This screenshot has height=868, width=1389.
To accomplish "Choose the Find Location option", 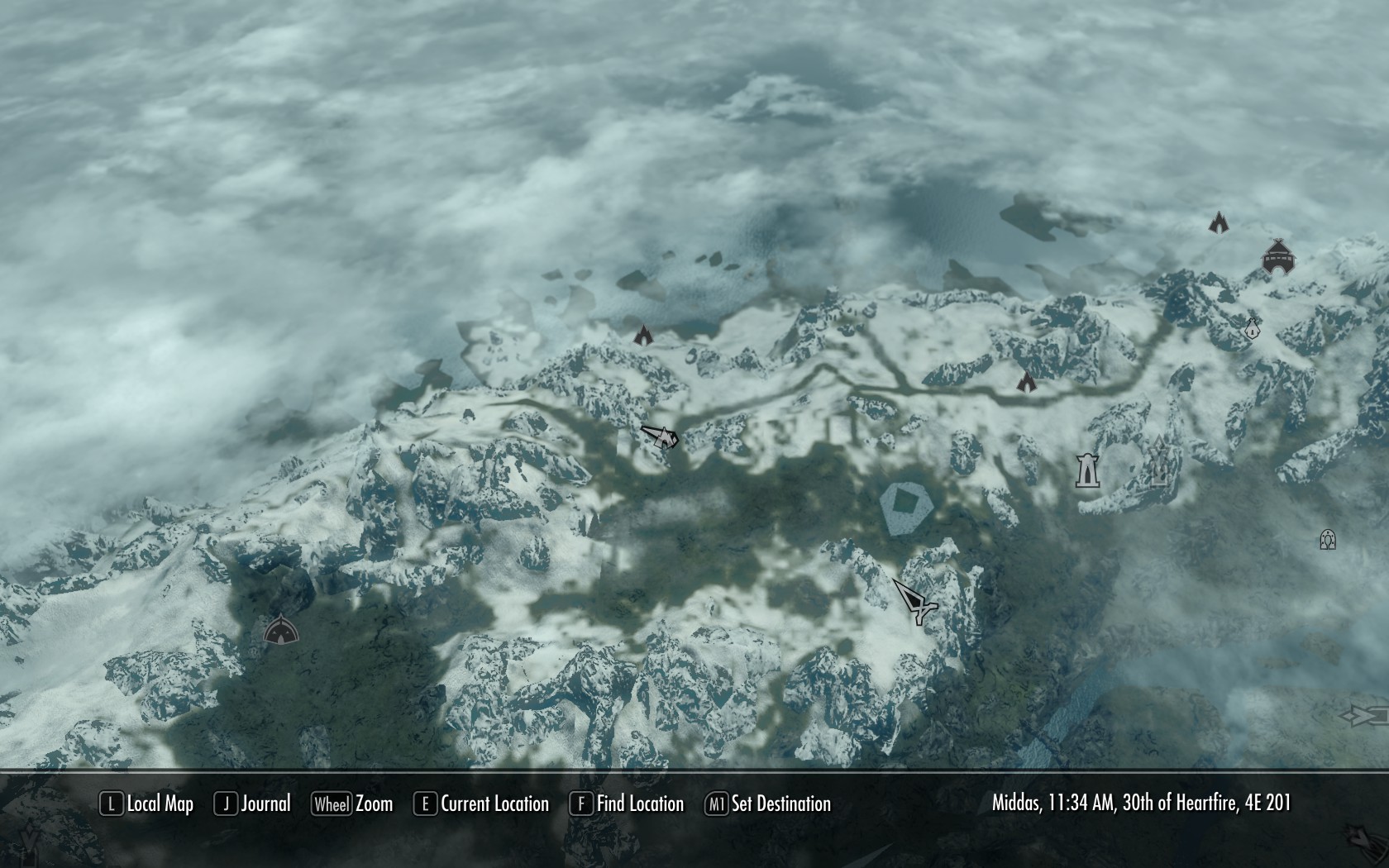I will coord(628,804).
